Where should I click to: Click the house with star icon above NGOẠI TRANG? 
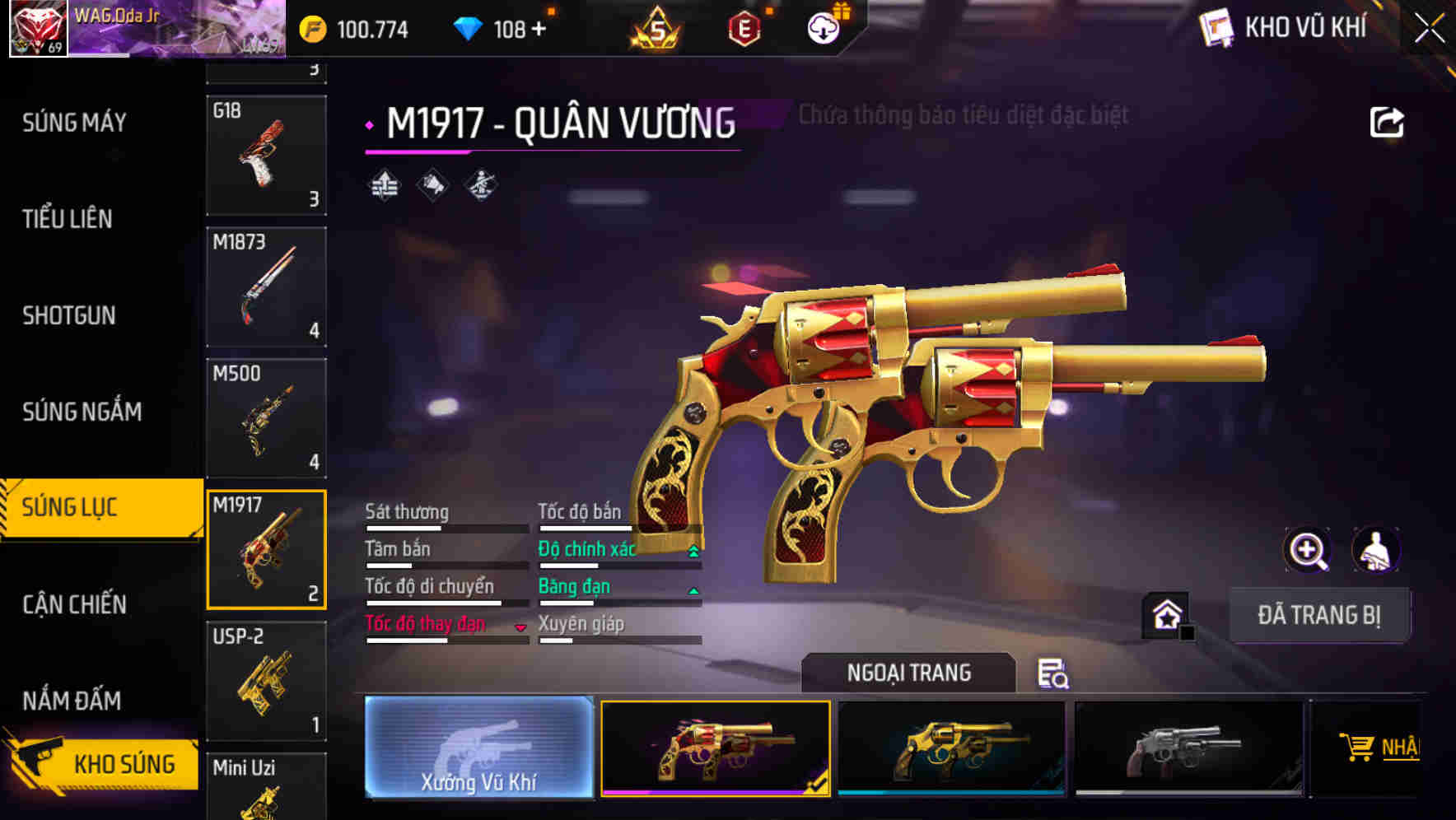1166,613
